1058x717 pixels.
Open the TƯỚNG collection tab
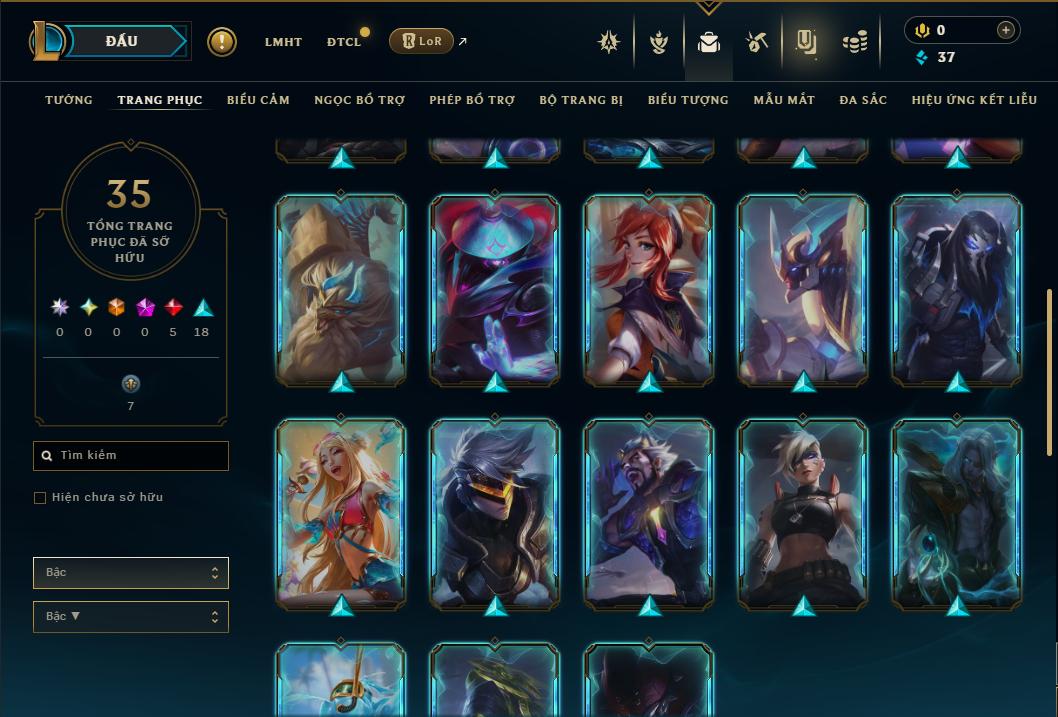[69, 100]
